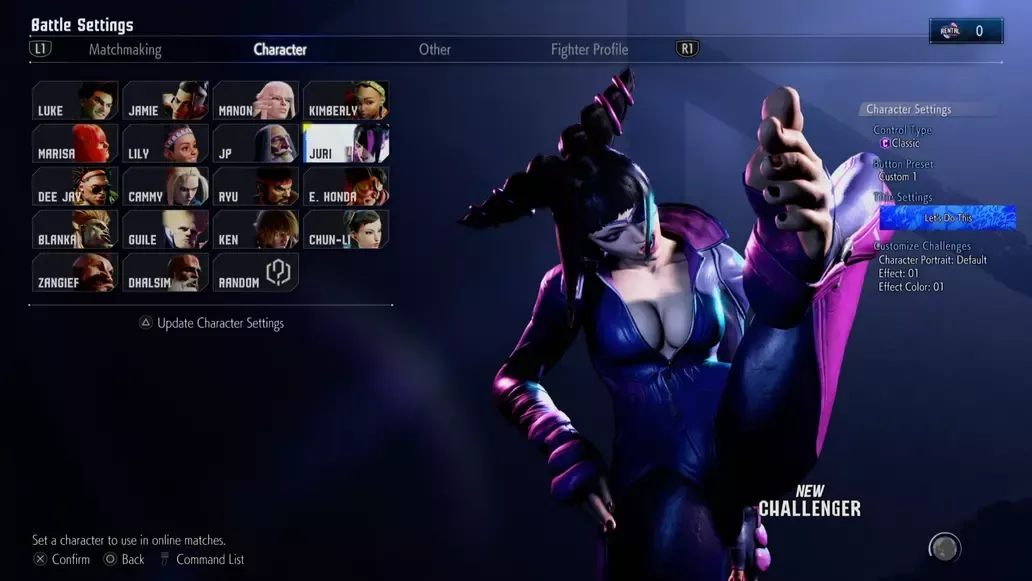Image resolution: width=1032 pixels, height=581 pixels.
Task: Pick JP from the roster
Action: pyautogui.click(x=256, y=144)
